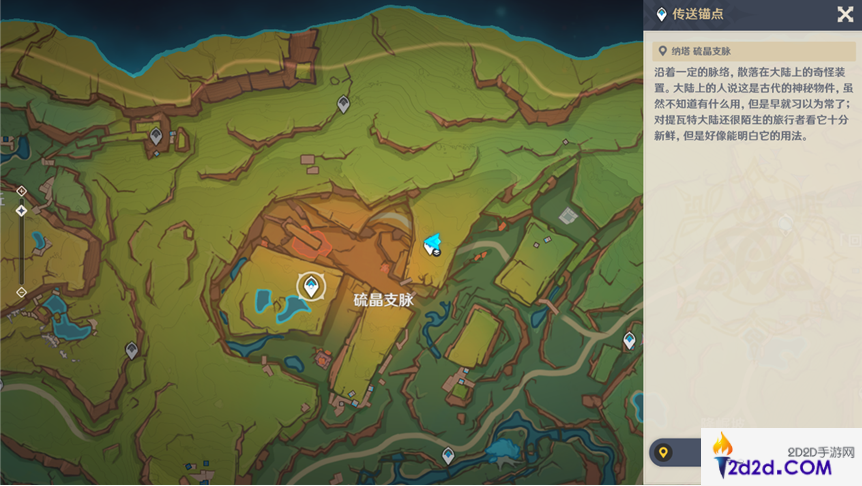
Task: Select the highlighted waypoint beside 硫晶支脉
Action: [x=311, y=287]
